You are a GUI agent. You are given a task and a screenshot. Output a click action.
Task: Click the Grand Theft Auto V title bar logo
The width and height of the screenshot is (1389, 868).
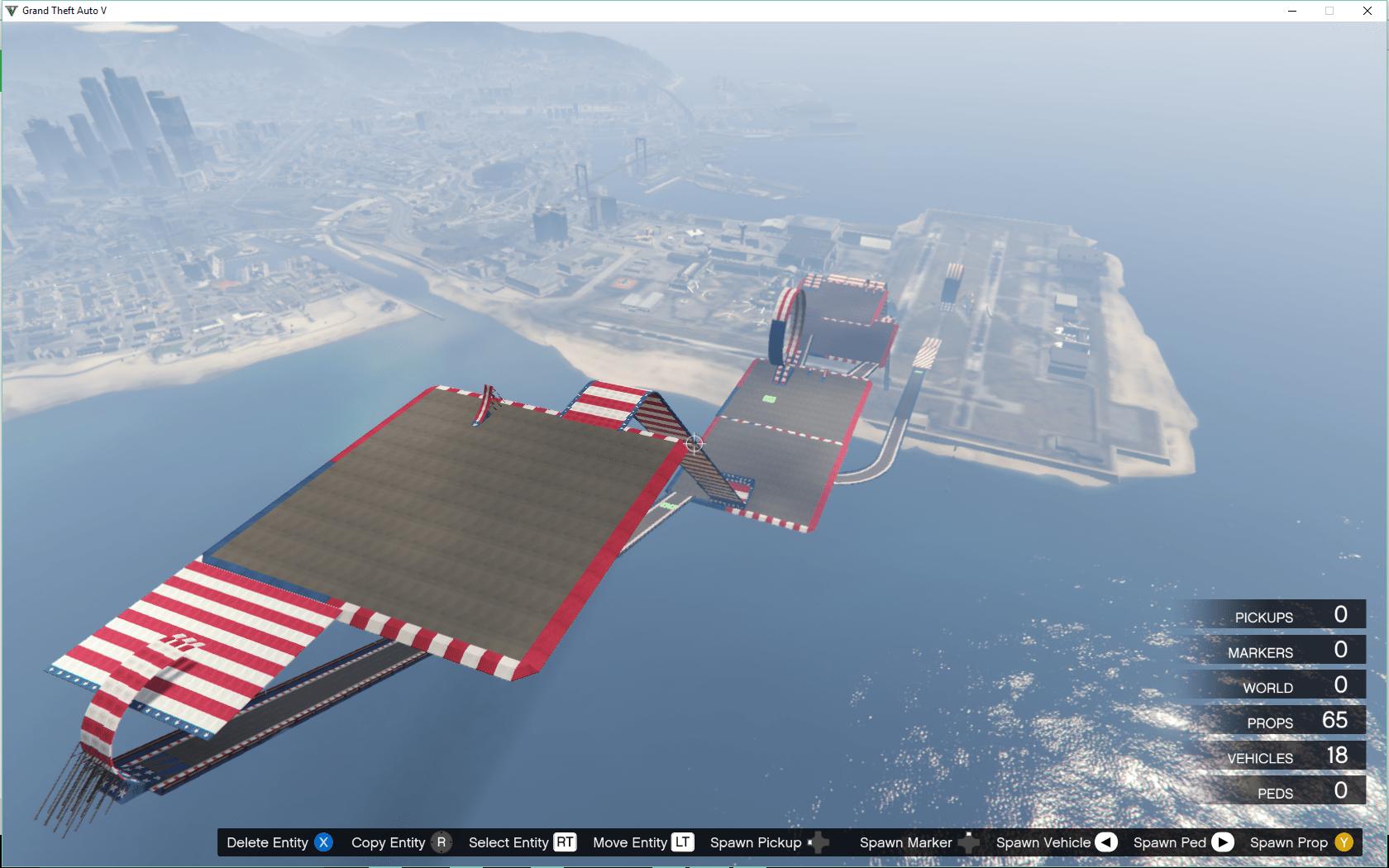pos(12,11)
